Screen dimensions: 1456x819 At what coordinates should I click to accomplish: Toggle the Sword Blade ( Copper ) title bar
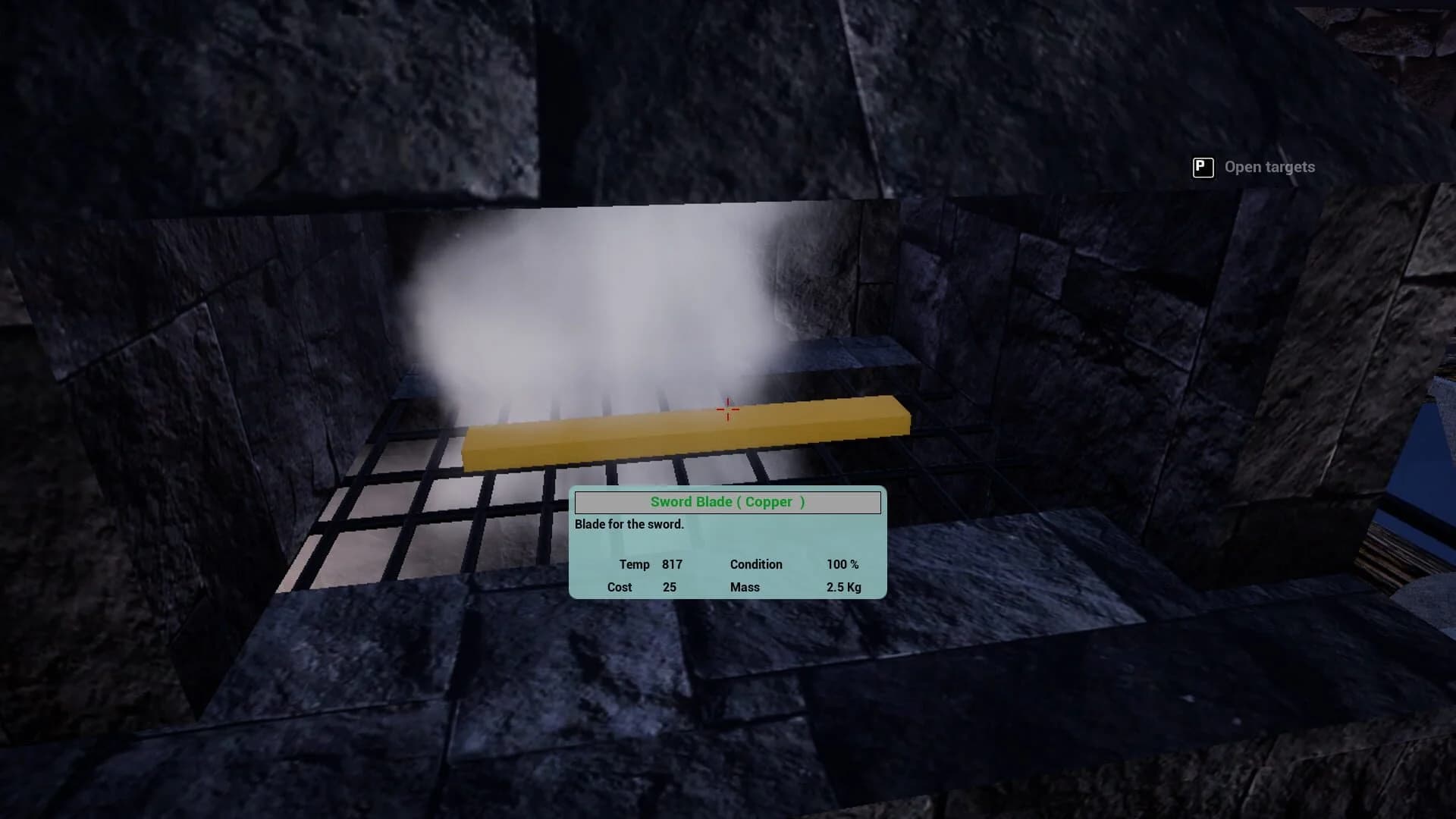(726, 502)
